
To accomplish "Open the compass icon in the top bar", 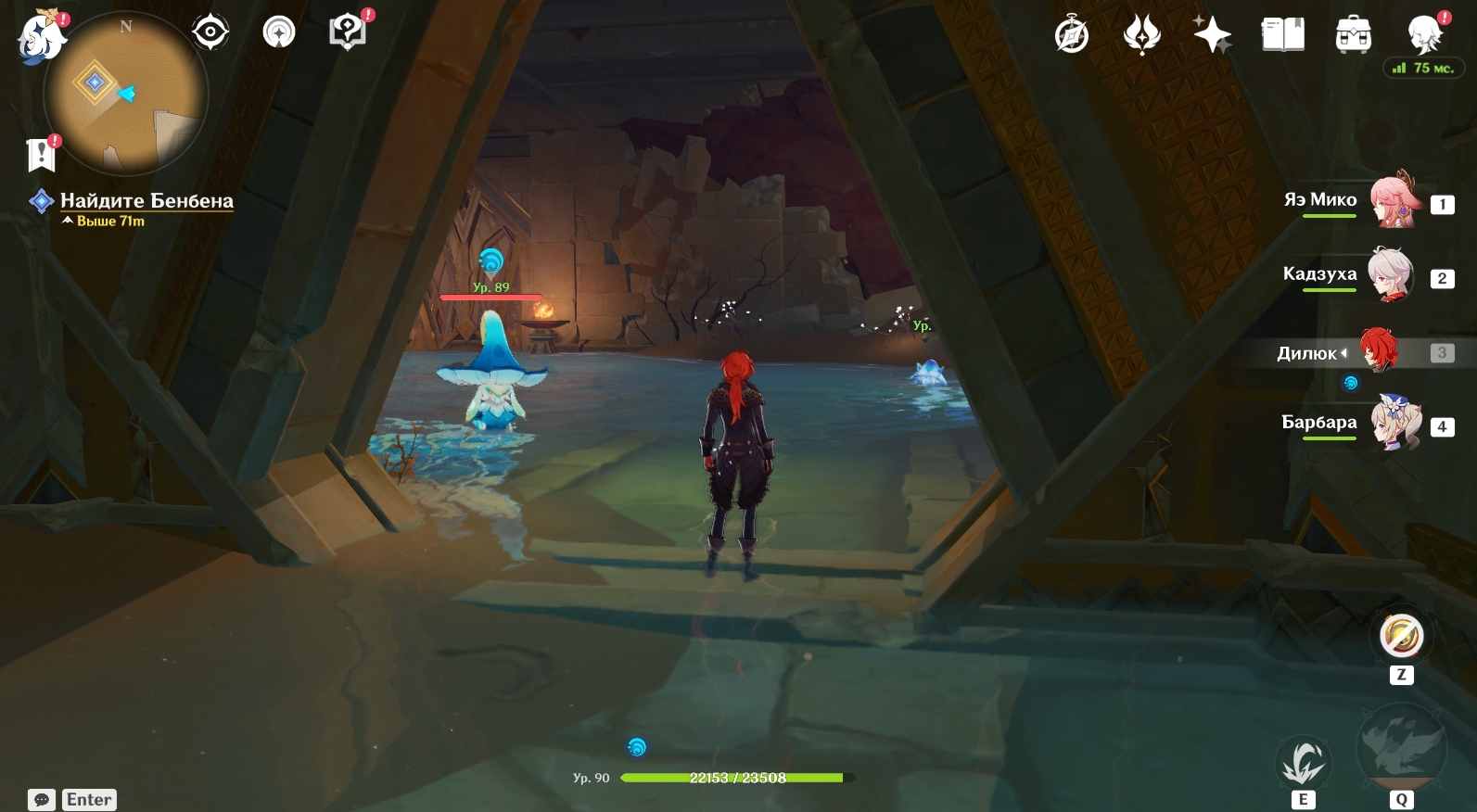I will click(x=1072, y=36).
